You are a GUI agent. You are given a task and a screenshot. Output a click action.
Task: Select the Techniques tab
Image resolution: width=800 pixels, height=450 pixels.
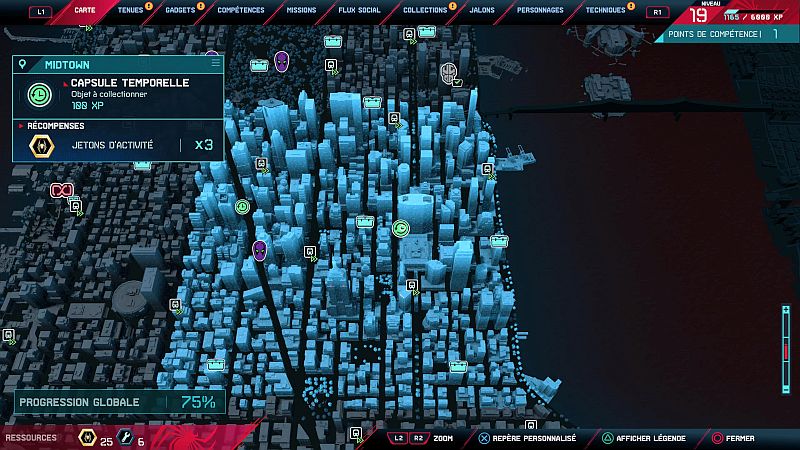point(606,10)
